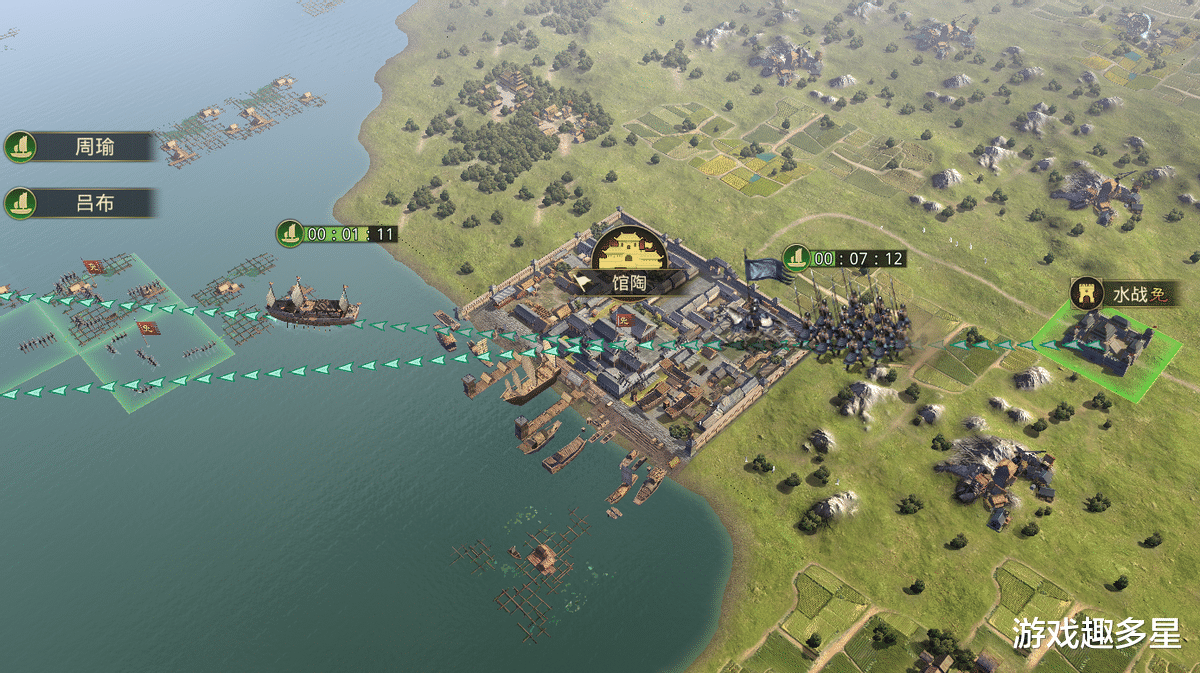
Task: Select the 吕布 army entry
Action: click(82, 204)
